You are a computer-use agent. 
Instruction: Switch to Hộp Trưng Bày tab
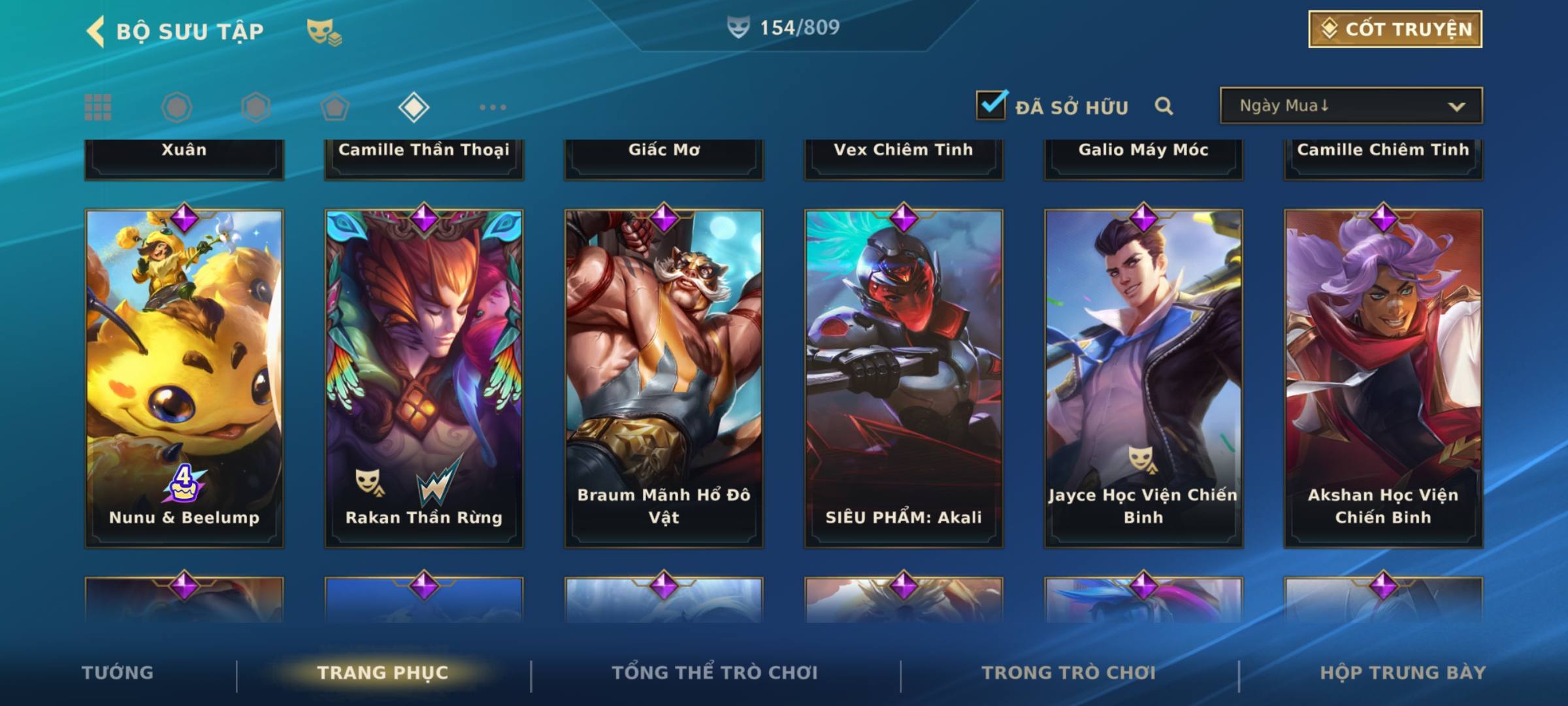coord(1403,673)
